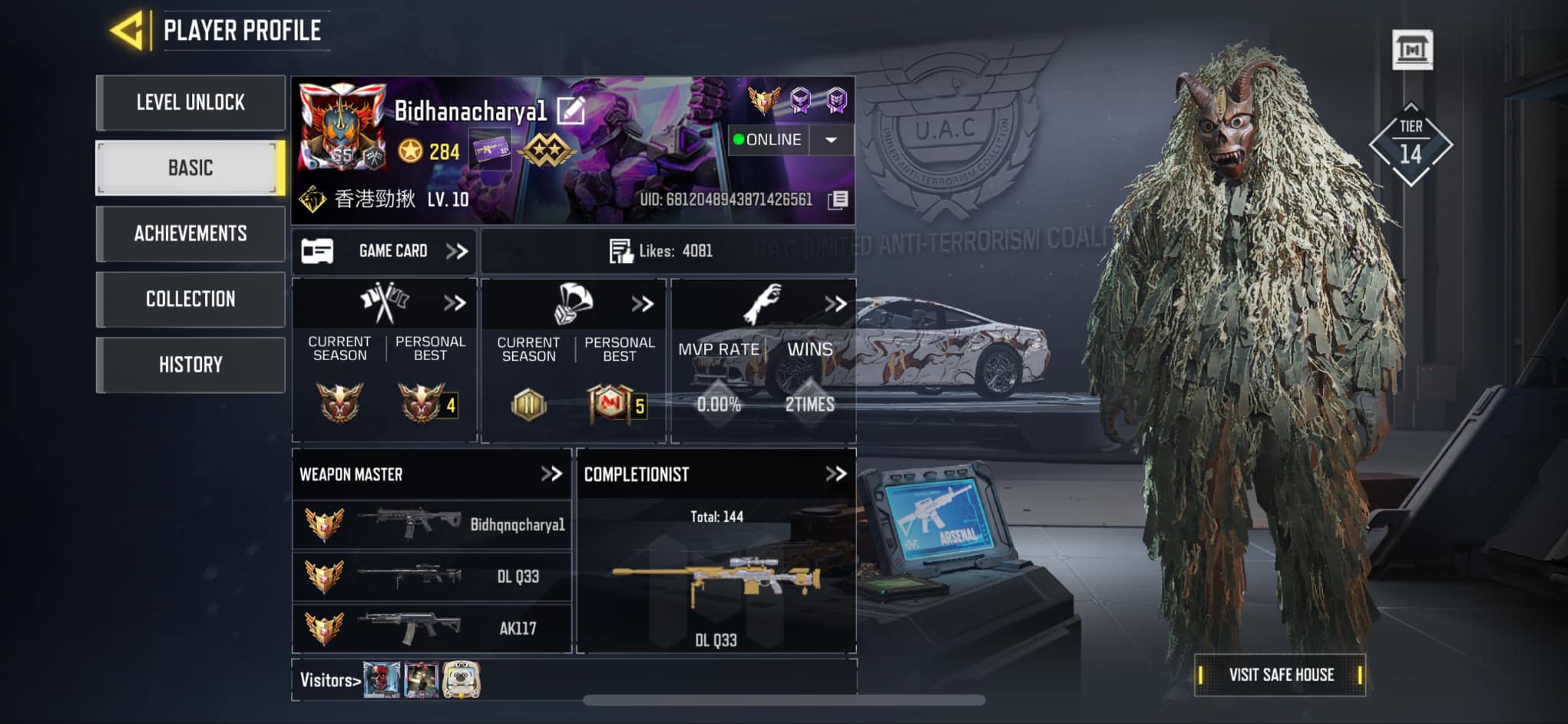View the DL Q33 weapon master row

432,576
